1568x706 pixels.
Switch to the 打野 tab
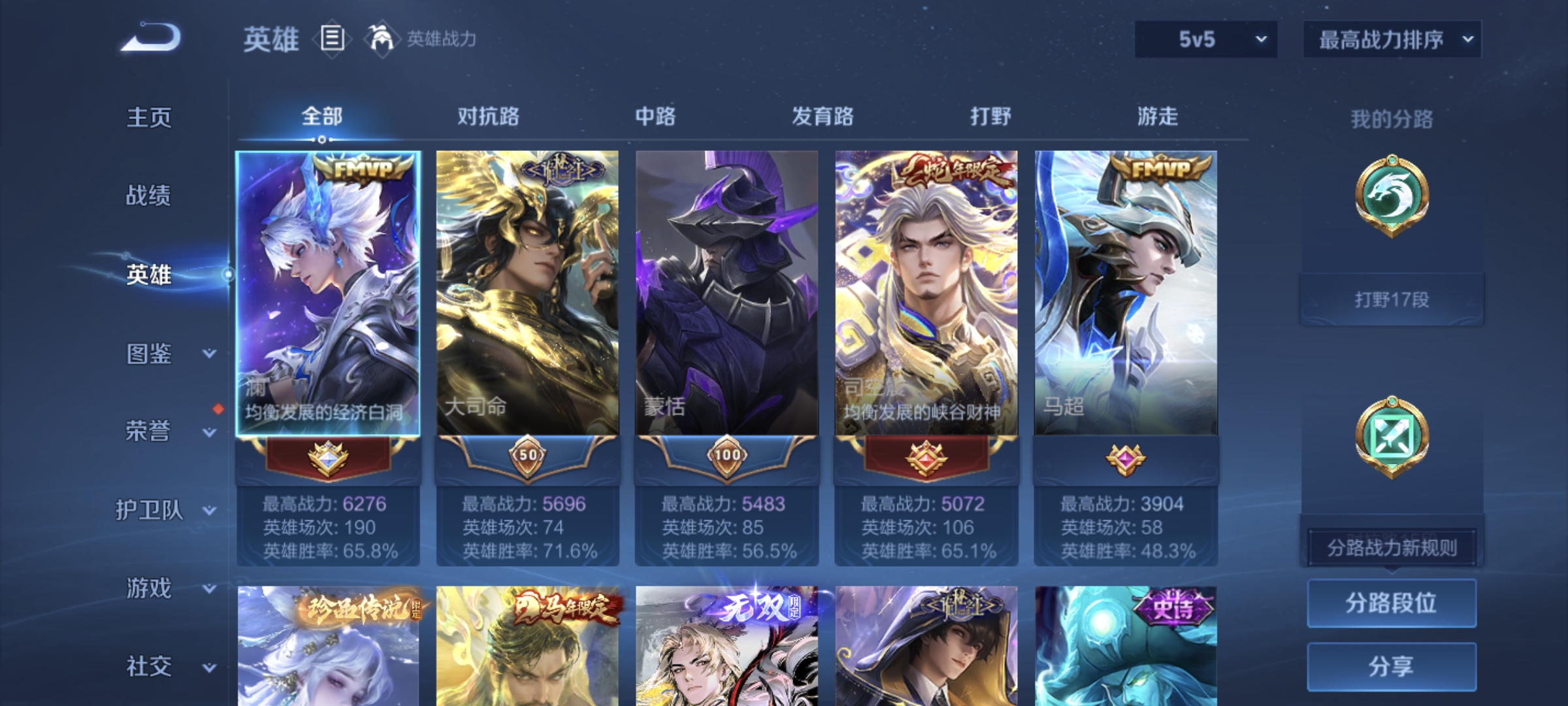click(989, 116)
